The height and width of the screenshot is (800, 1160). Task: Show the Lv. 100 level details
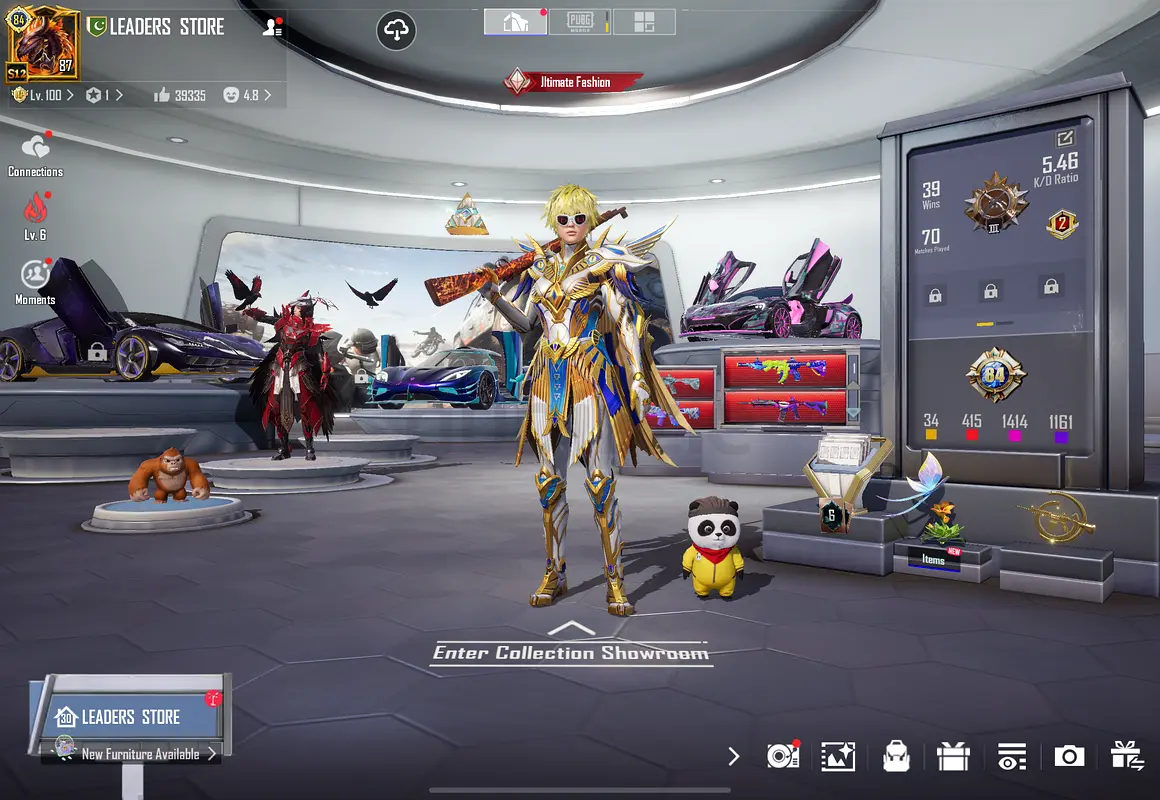[x=42, y=95]
